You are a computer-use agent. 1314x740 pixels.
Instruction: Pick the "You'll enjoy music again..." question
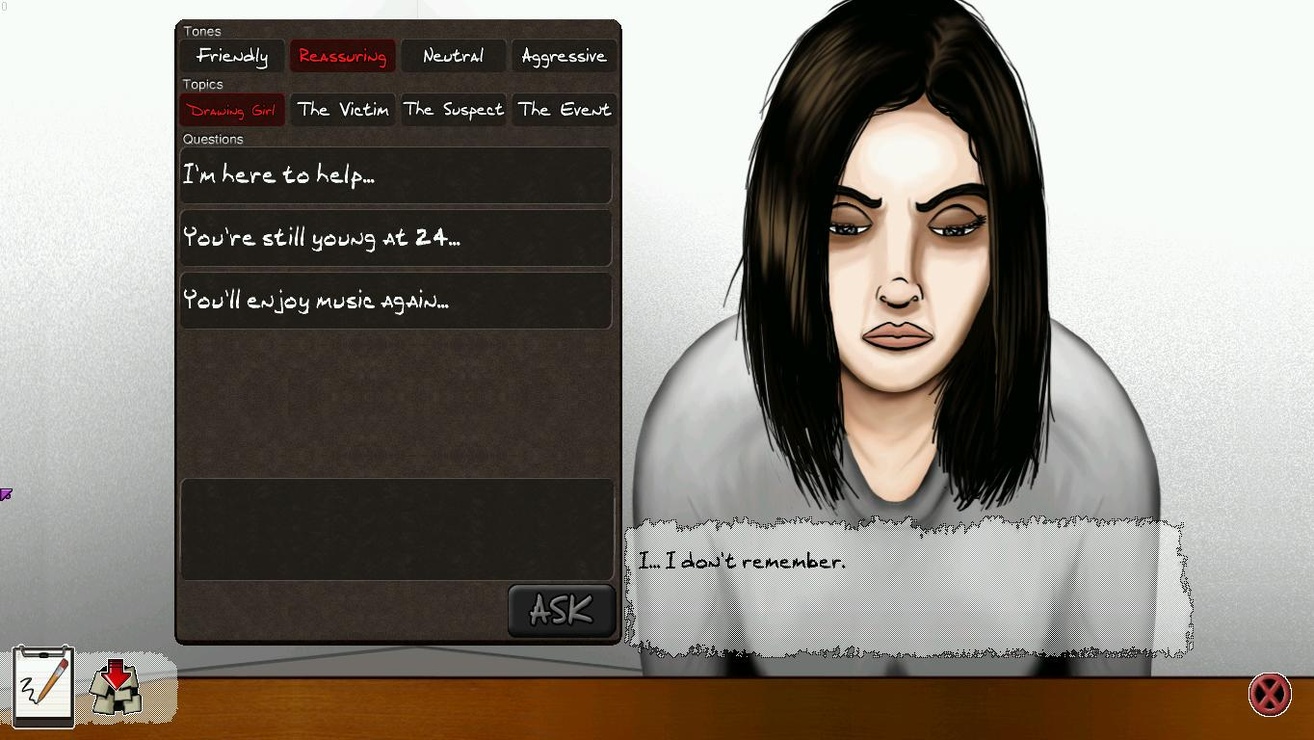(x=396, y=300)
